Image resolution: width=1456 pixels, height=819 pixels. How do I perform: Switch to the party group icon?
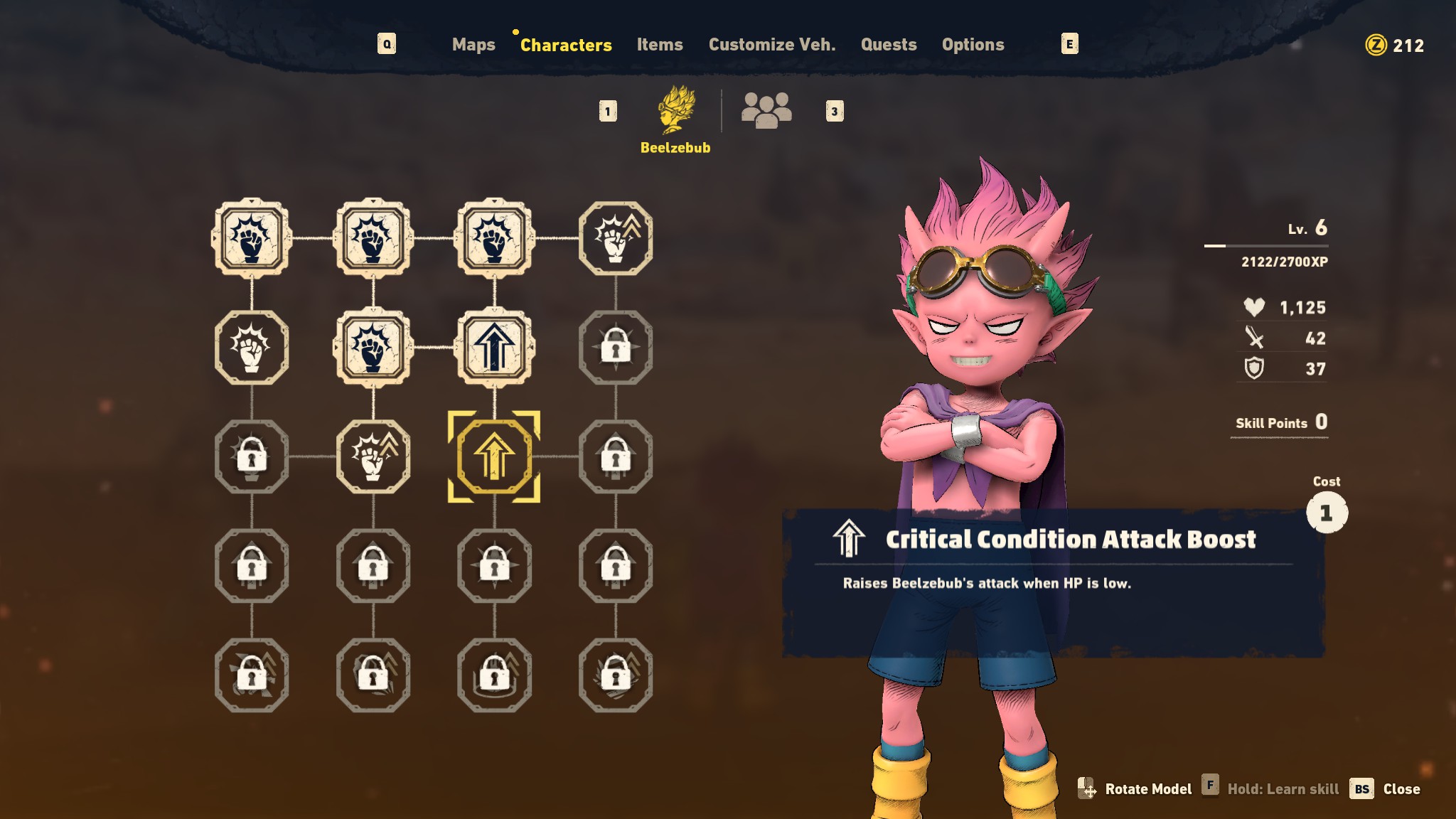tap(766, 110)
